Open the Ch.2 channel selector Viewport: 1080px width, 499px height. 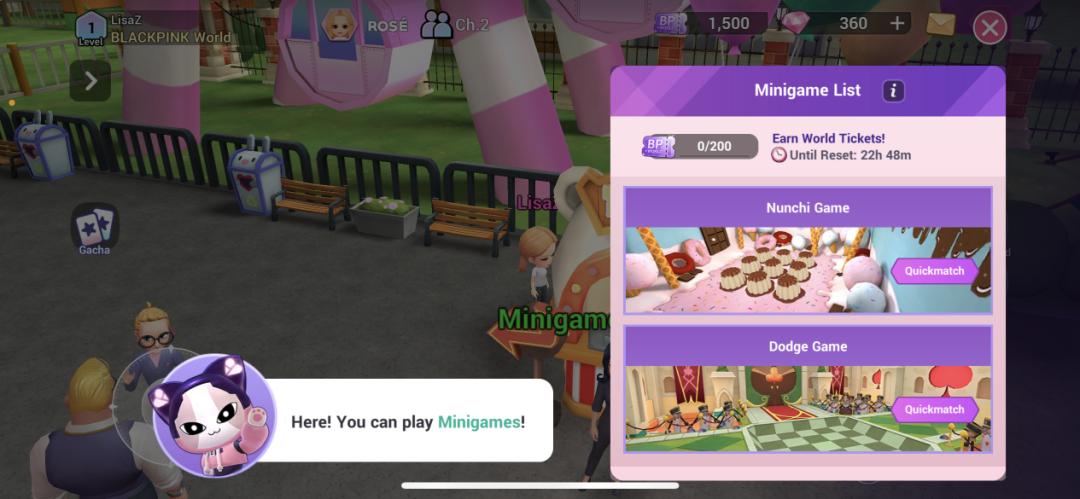(456, 25)
